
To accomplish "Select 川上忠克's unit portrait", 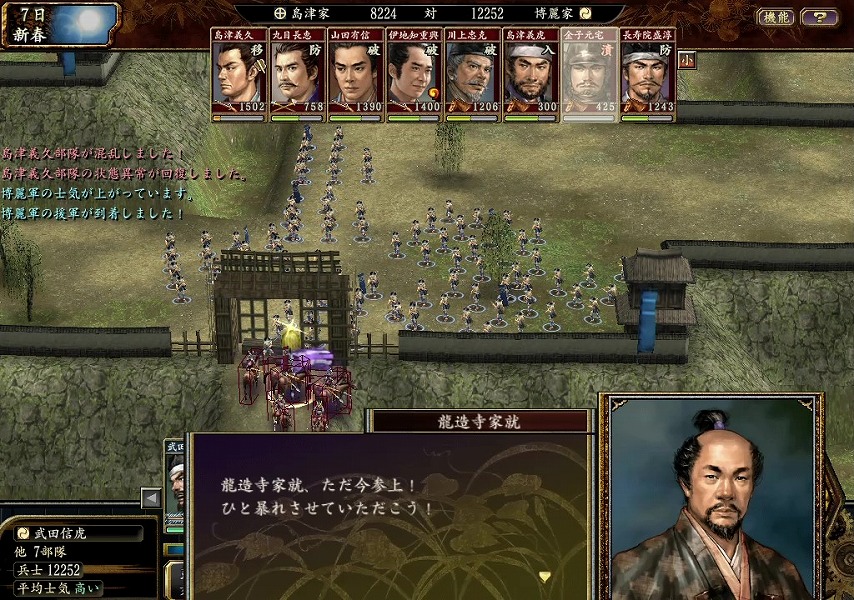I will coord(473,76).
